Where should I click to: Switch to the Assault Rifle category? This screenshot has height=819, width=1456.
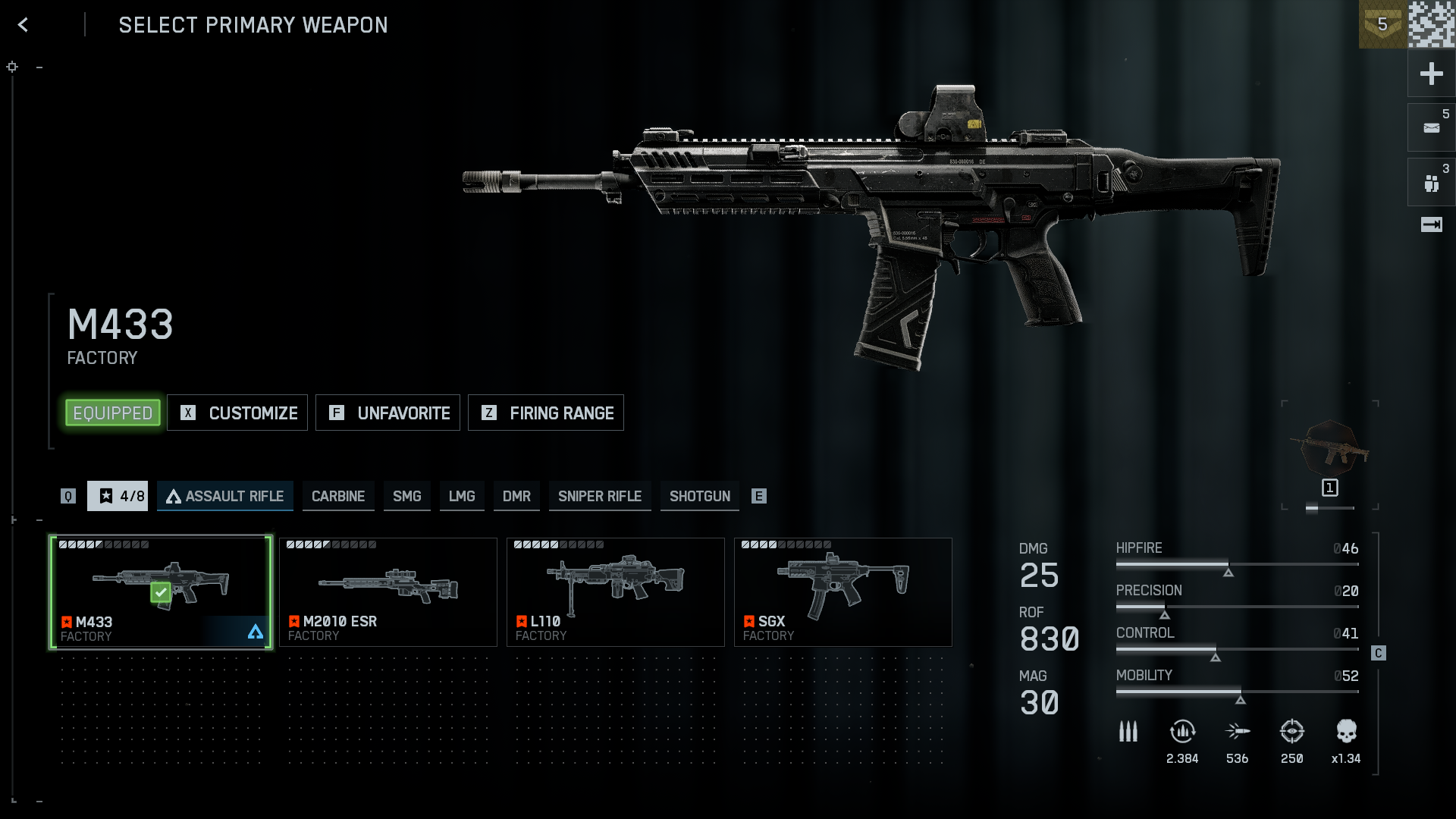pos(225,496)
